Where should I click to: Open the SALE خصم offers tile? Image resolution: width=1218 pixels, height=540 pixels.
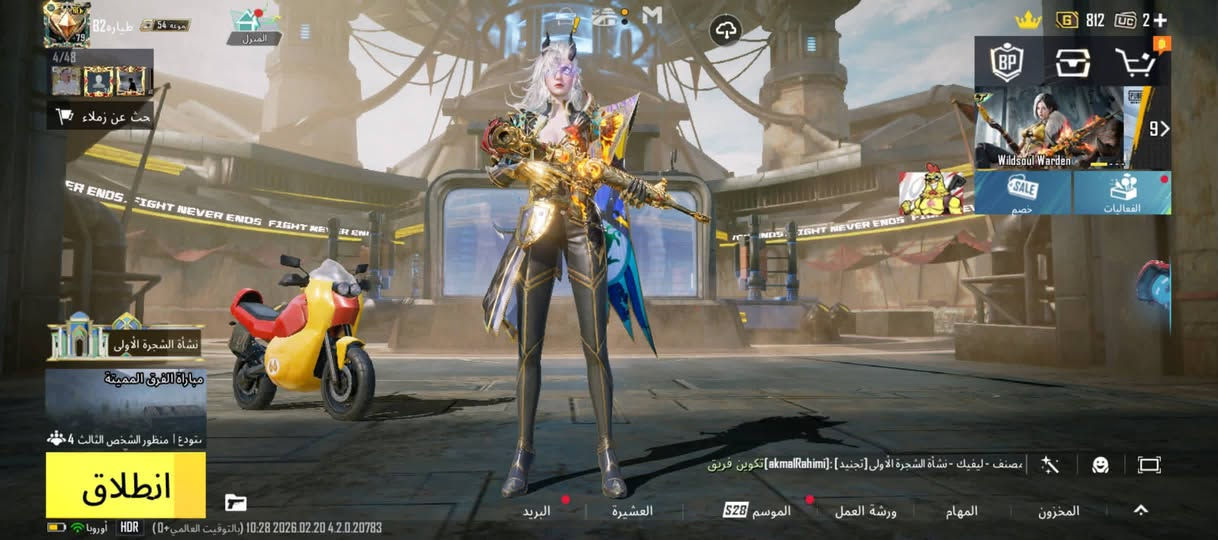(1023, 192)
